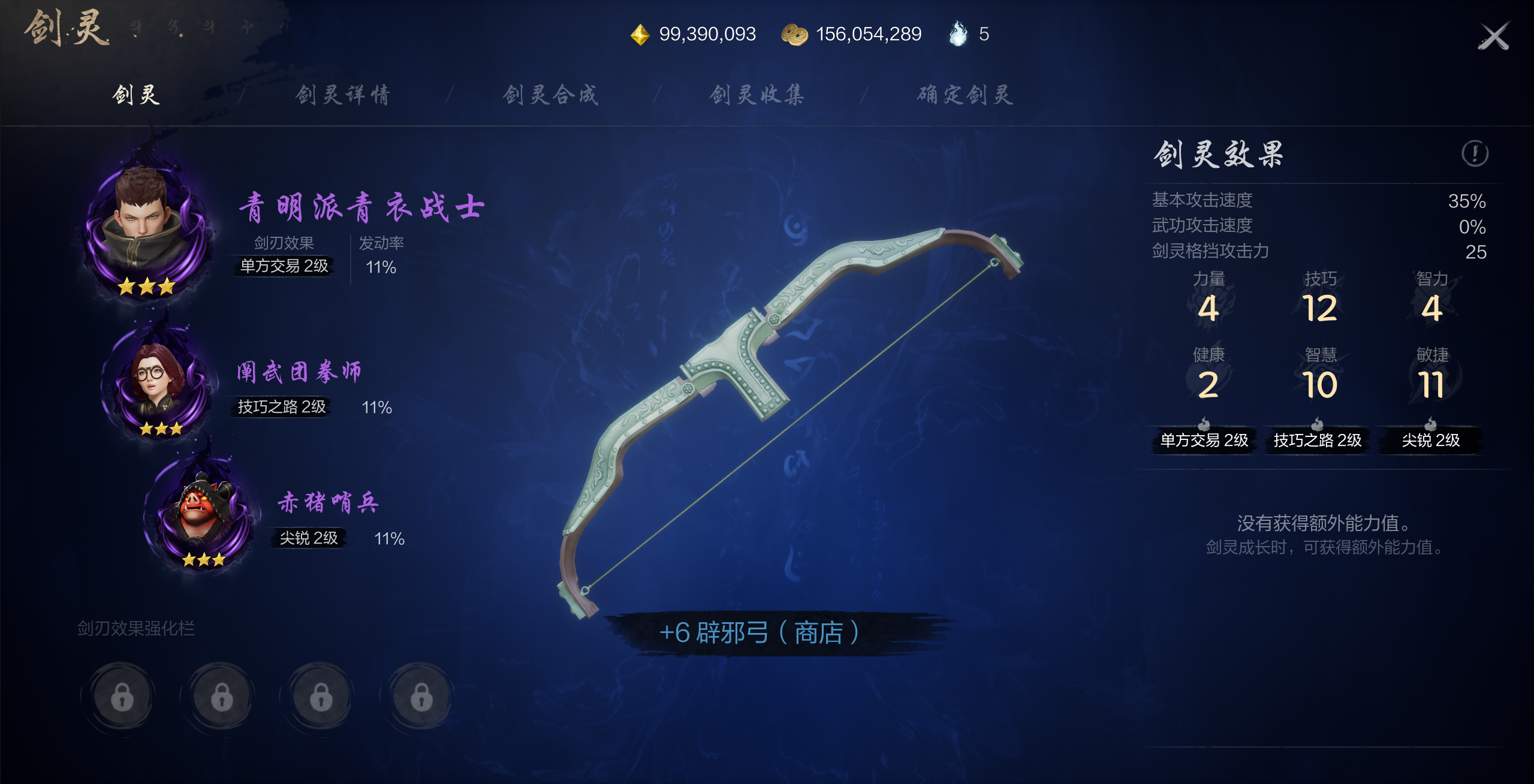The image size is (1534, 784).
Task: Click the yellow diamond currency icon
Action: coord(640,35)
